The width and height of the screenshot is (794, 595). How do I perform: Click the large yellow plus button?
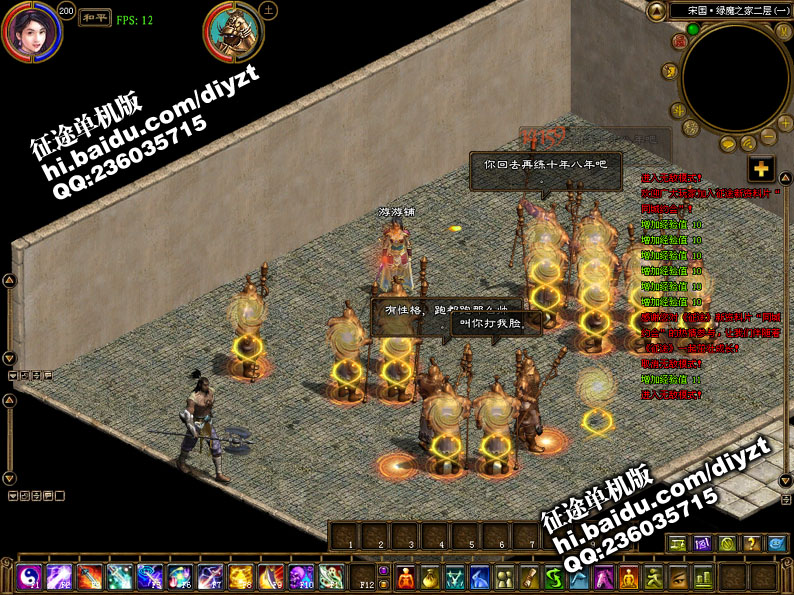(x=762, y=169)
